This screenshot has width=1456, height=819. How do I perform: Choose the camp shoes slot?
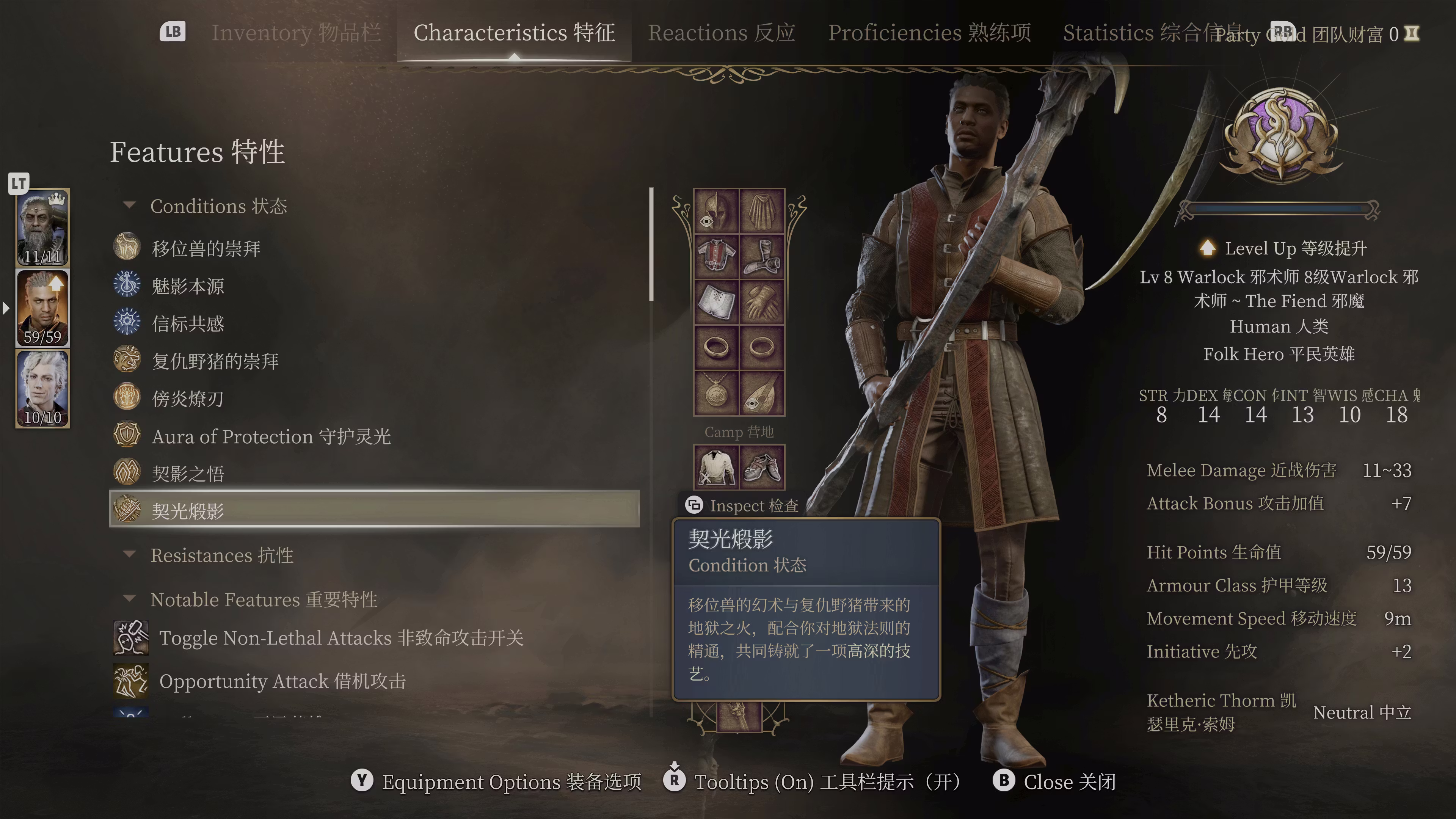click(x=762, y=468)
